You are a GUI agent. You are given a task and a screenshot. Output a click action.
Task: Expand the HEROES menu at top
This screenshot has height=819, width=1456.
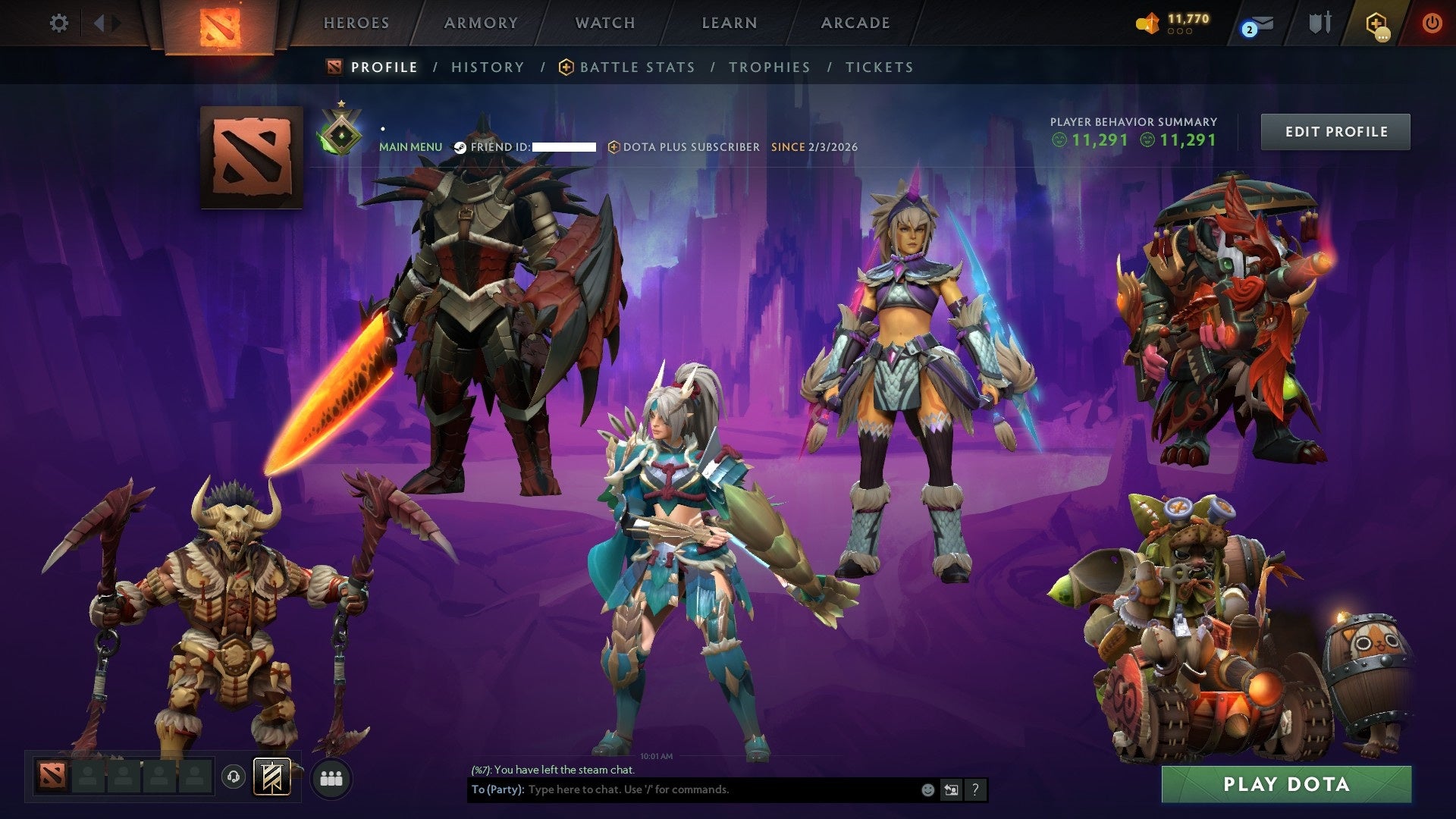[356, 23]
